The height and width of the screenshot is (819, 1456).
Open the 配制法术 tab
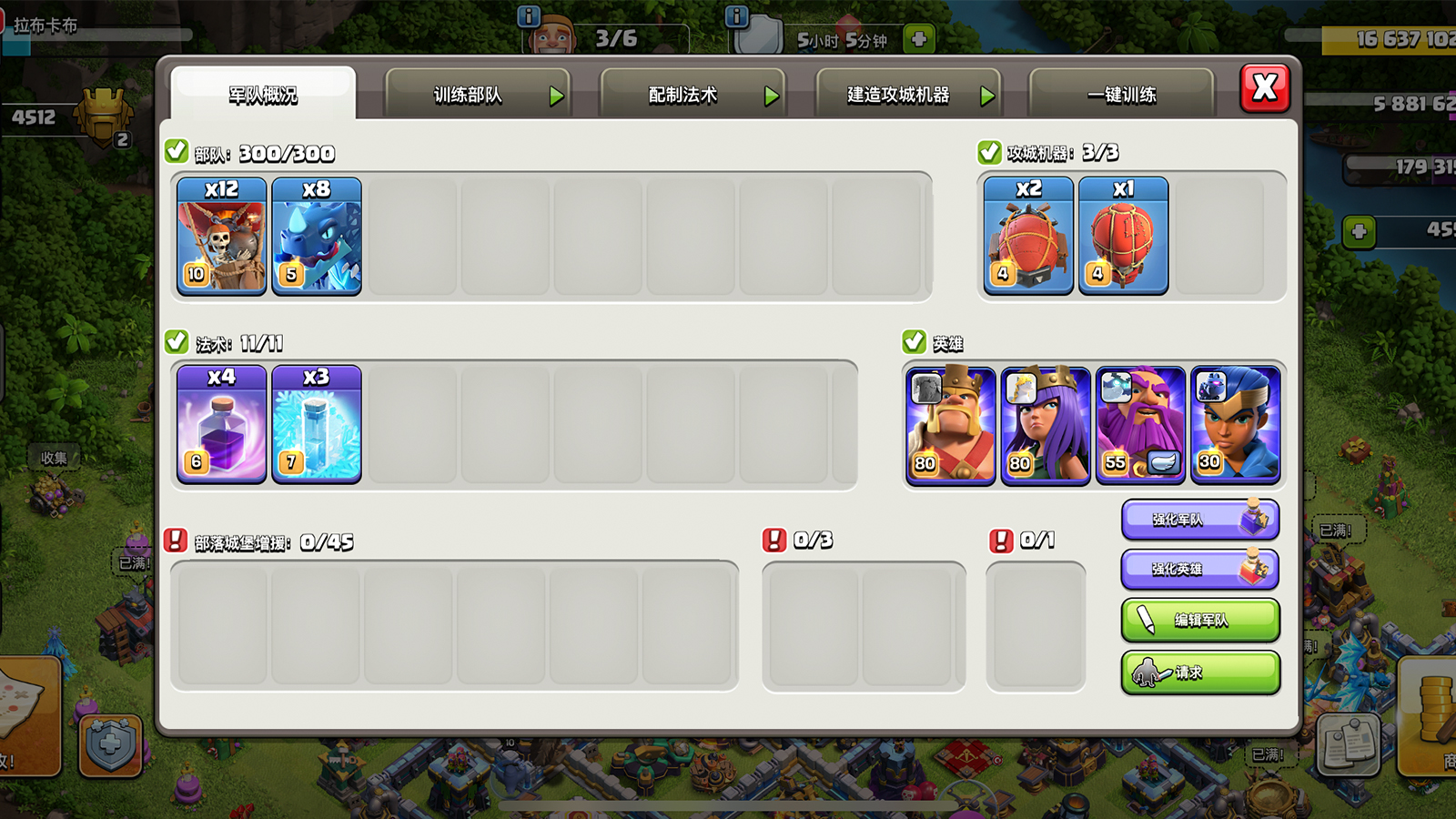692,96
